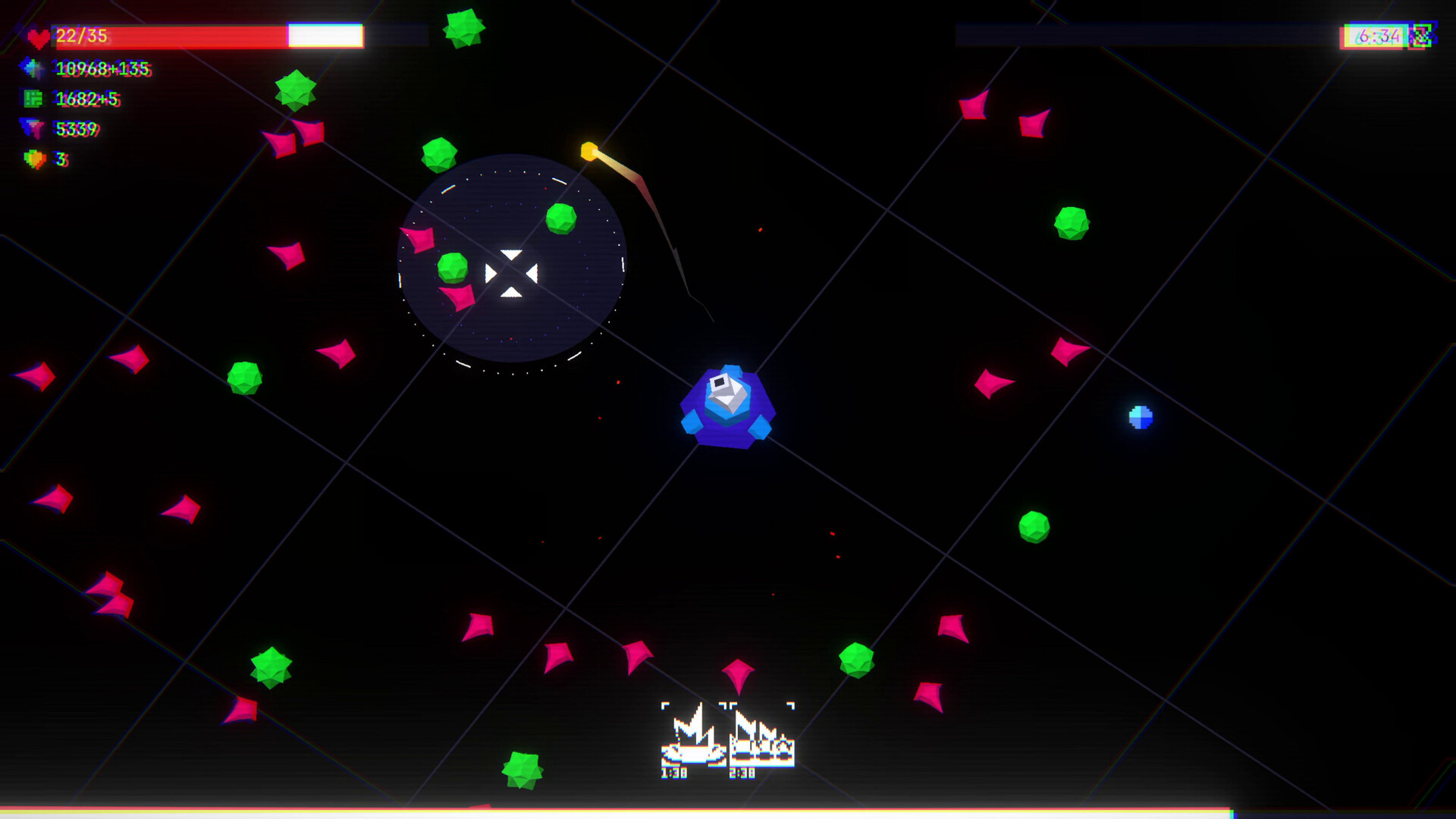
Task: Enable the teleport pad with white arrows
Action: tap(512, 273)
